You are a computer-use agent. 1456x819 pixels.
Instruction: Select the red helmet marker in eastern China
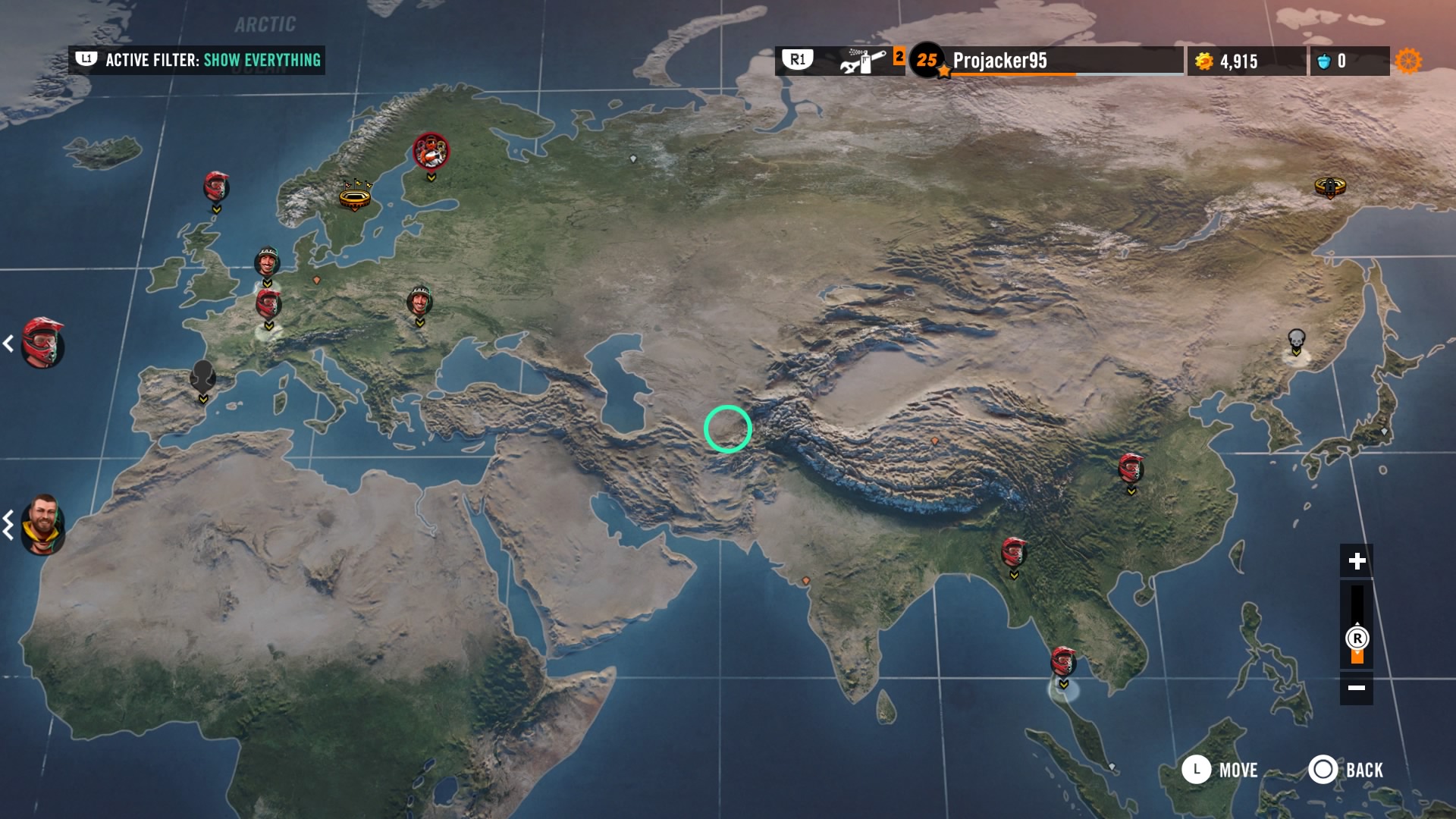point(1131,468)
